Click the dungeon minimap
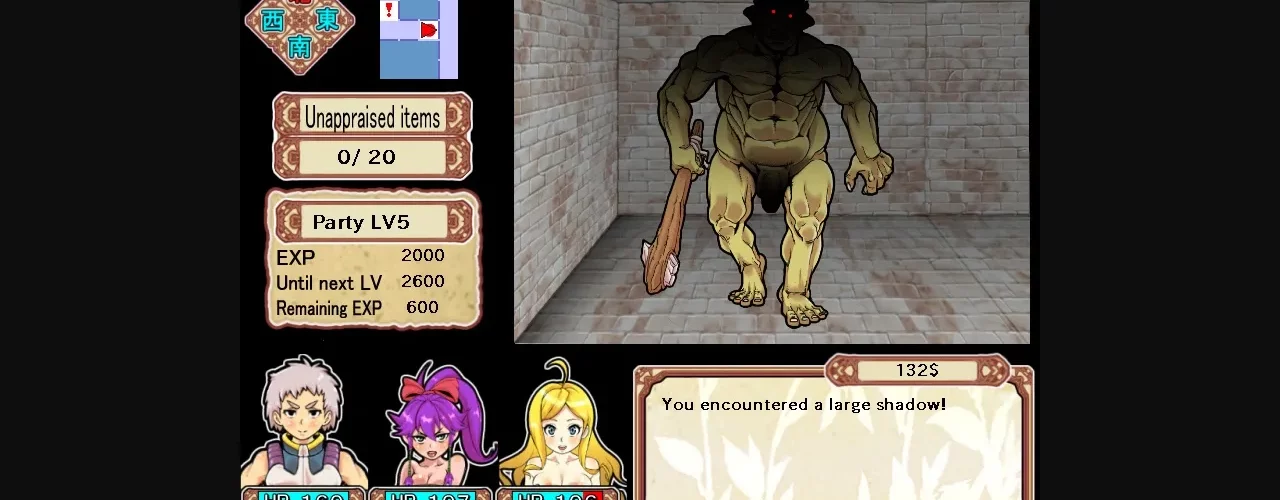 pyautogui.click(x=418, y=39)
